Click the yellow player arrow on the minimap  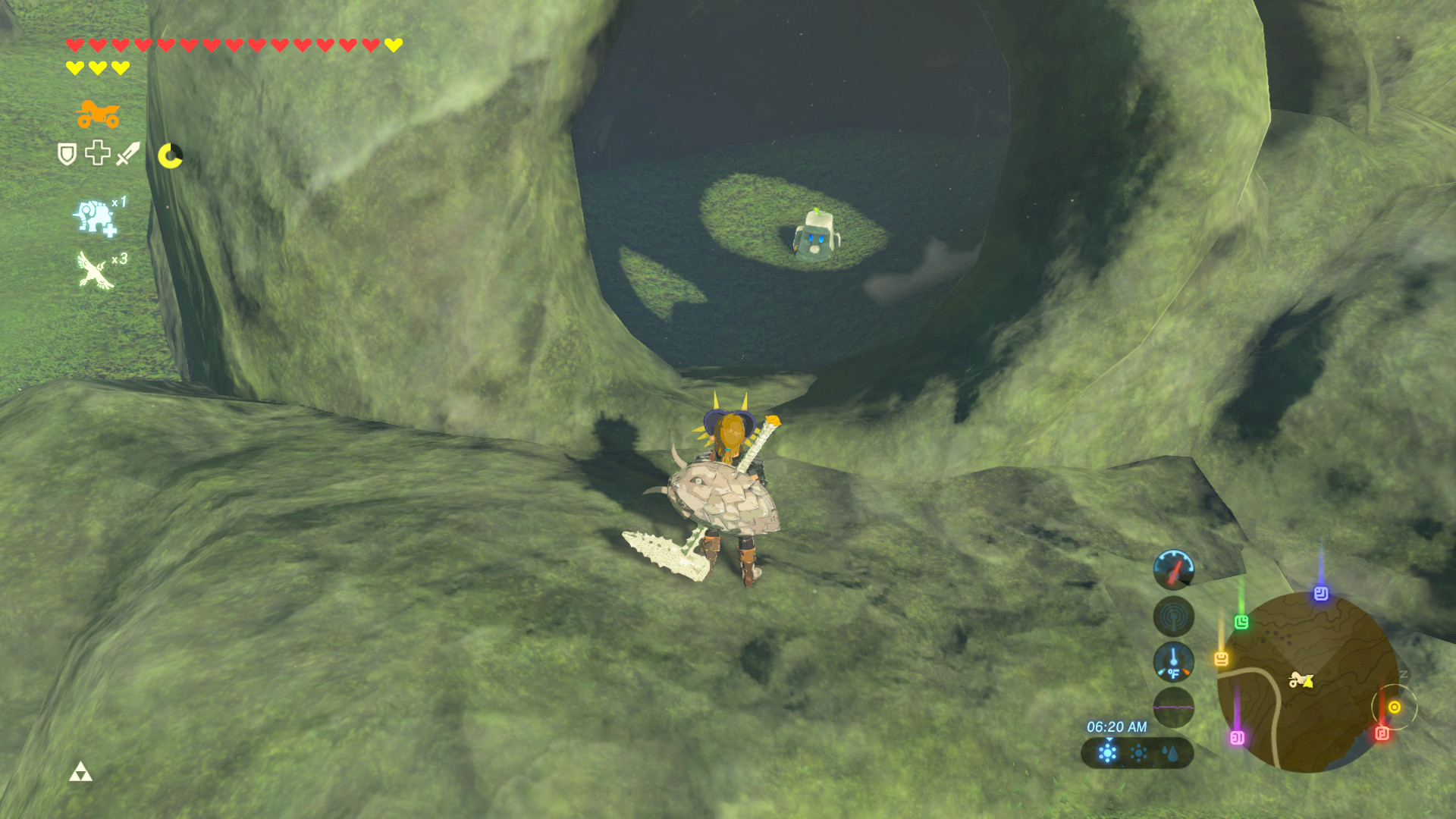point(1308,682)
